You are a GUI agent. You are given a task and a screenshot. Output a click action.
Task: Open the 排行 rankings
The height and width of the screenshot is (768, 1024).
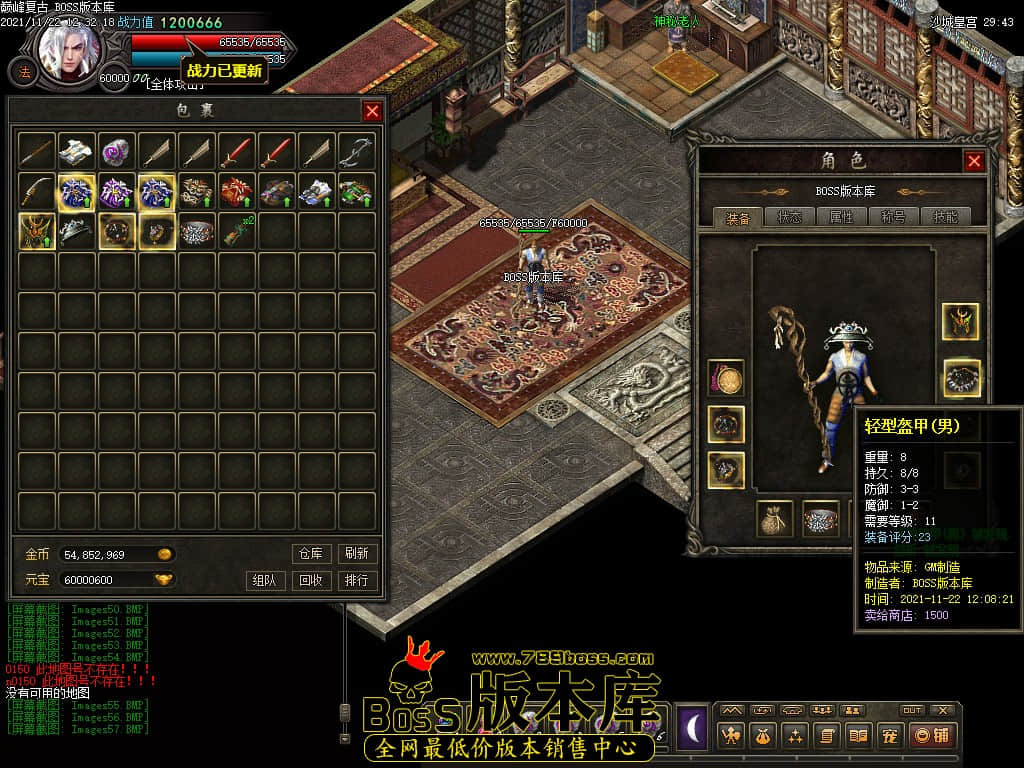[x=356, y=580]
